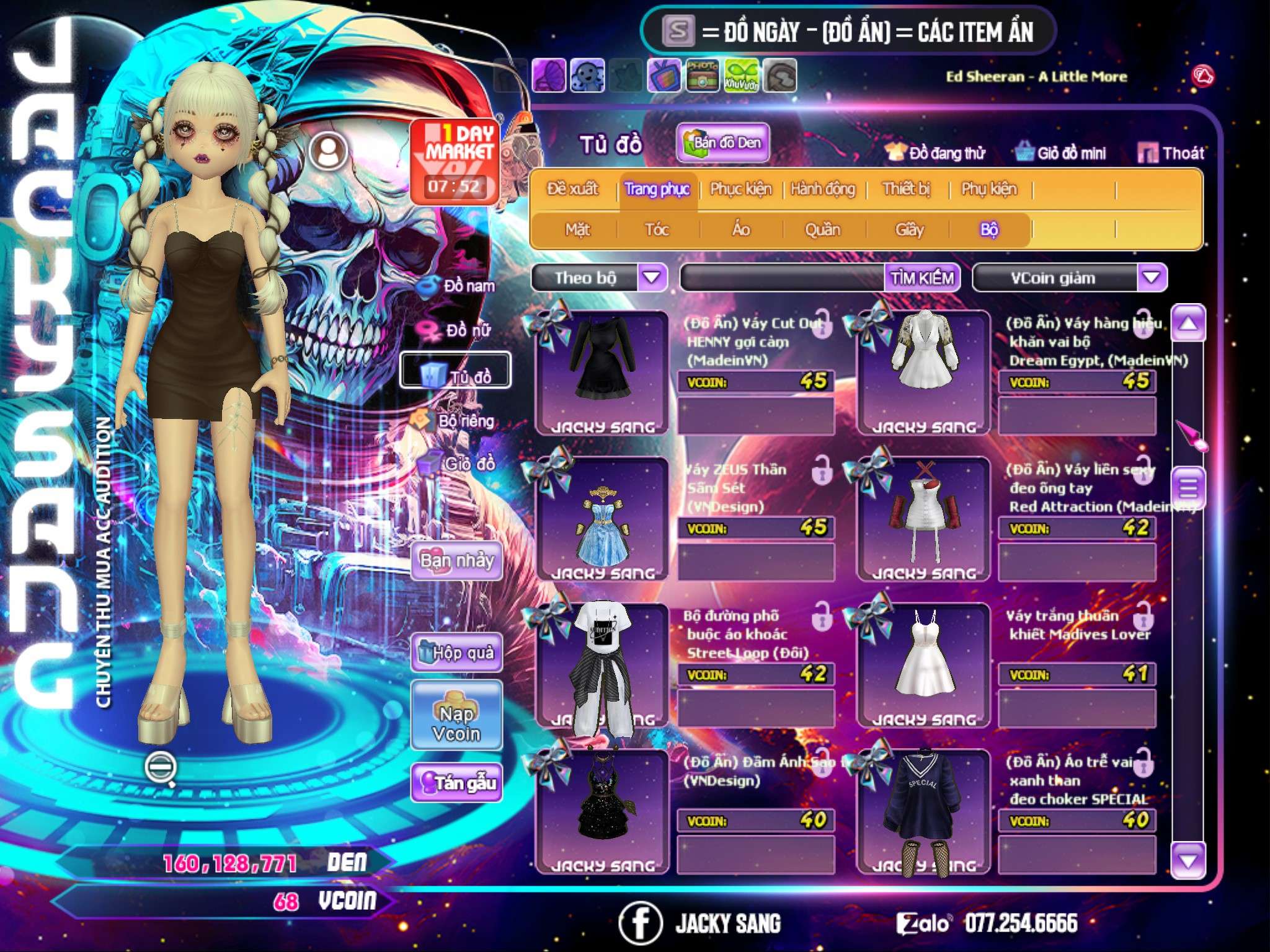
Task: Click the TÌM KIẾM search button
Action: point(922,278)
